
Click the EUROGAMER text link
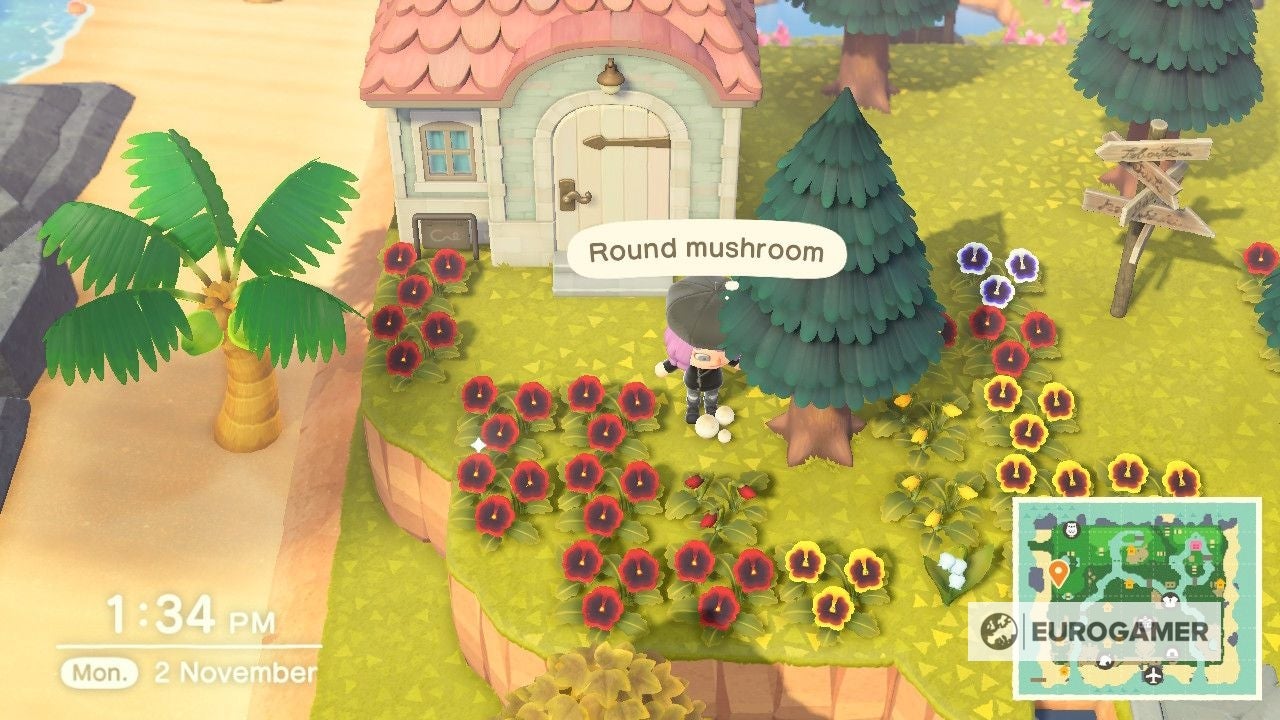[1122, 631]
